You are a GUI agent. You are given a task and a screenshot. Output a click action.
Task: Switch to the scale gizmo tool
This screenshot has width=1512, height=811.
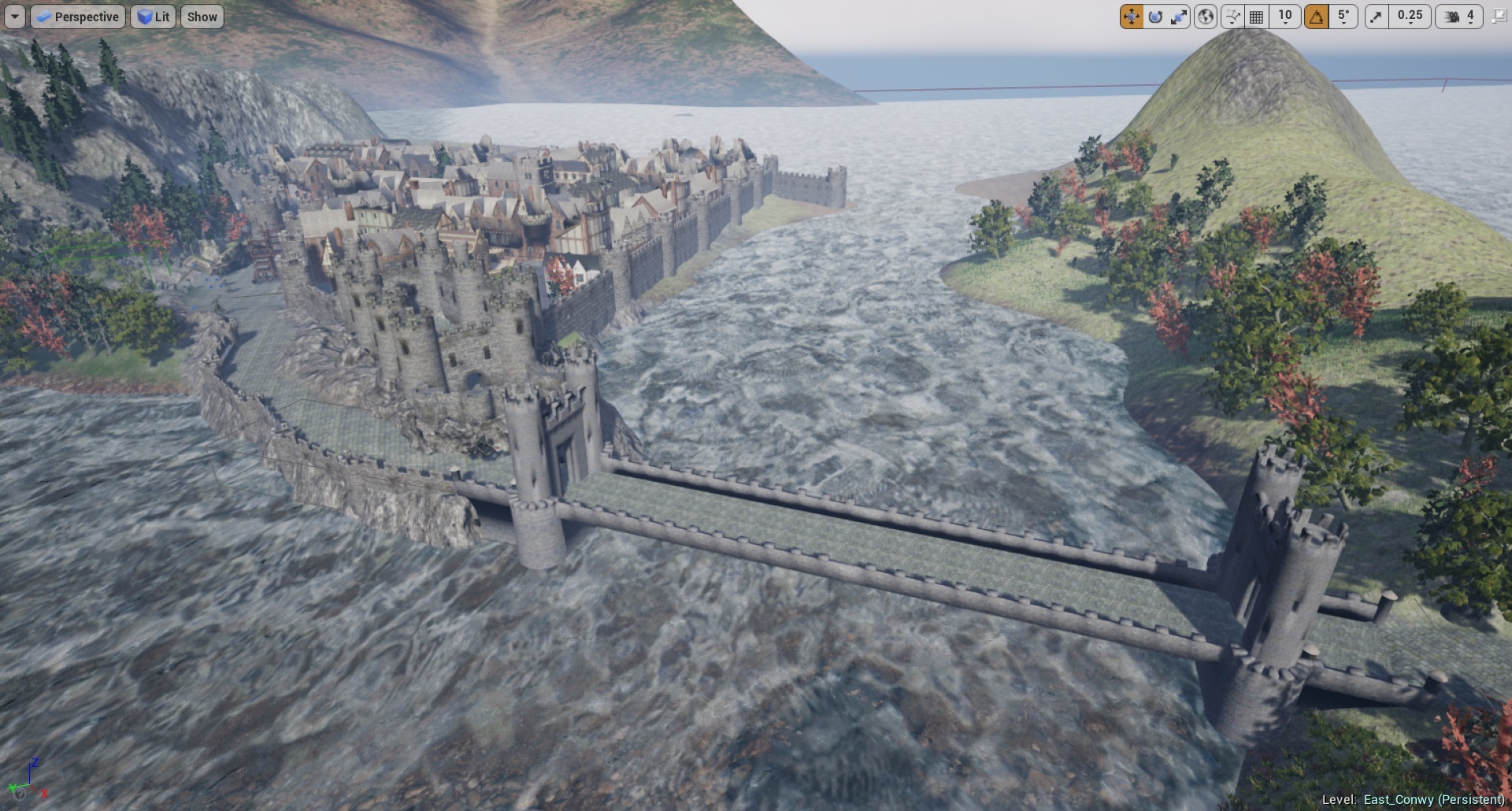click(1179, 17)
